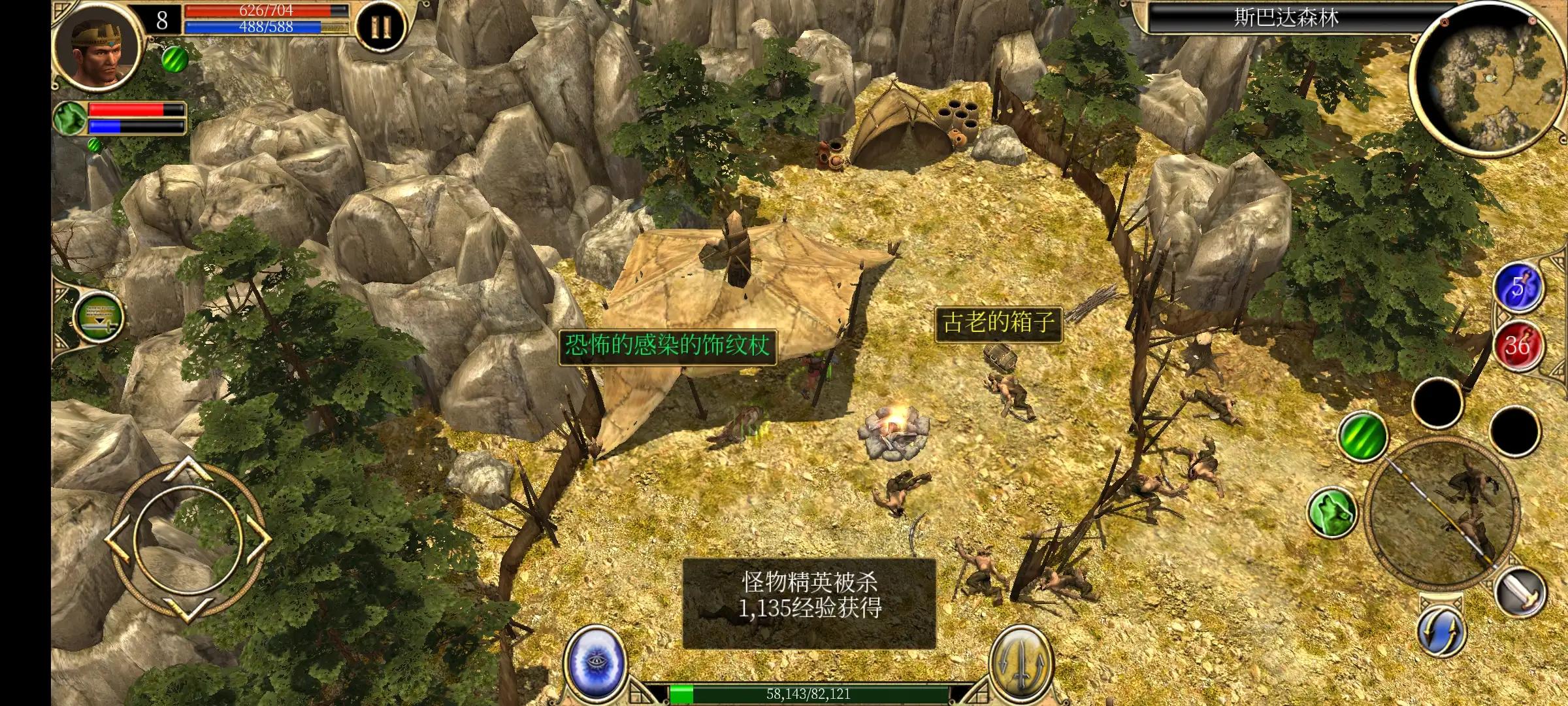Tap the pet's green portrait icon
Image resolution: width=1568 pixels, height=706 pixels.
pos(70,118)
